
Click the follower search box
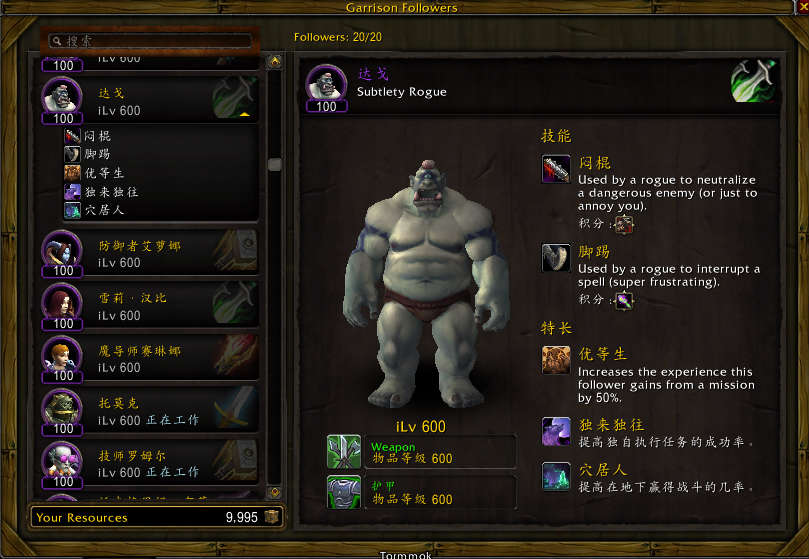[150, 41]
